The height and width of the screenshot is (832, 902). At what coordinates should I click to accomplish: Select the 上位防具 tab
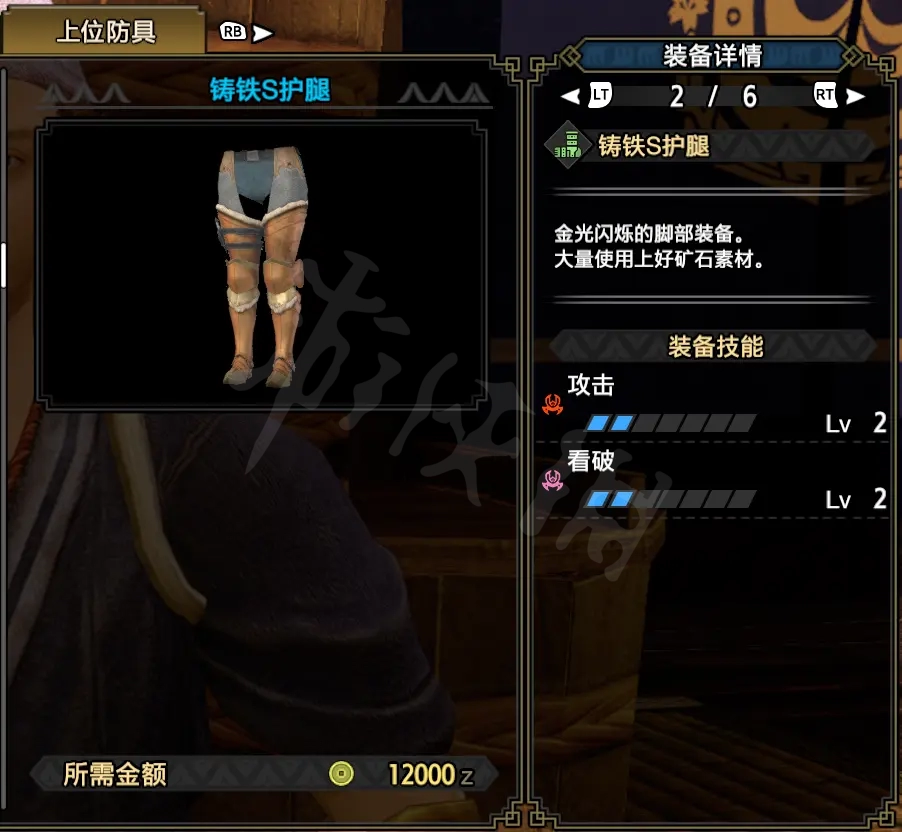point(104,32)
